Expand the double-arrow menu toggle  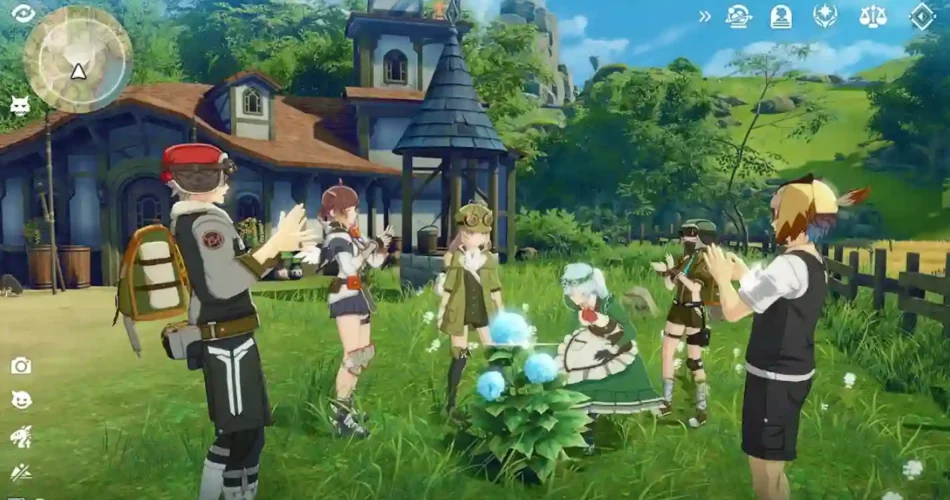[705, 16]
